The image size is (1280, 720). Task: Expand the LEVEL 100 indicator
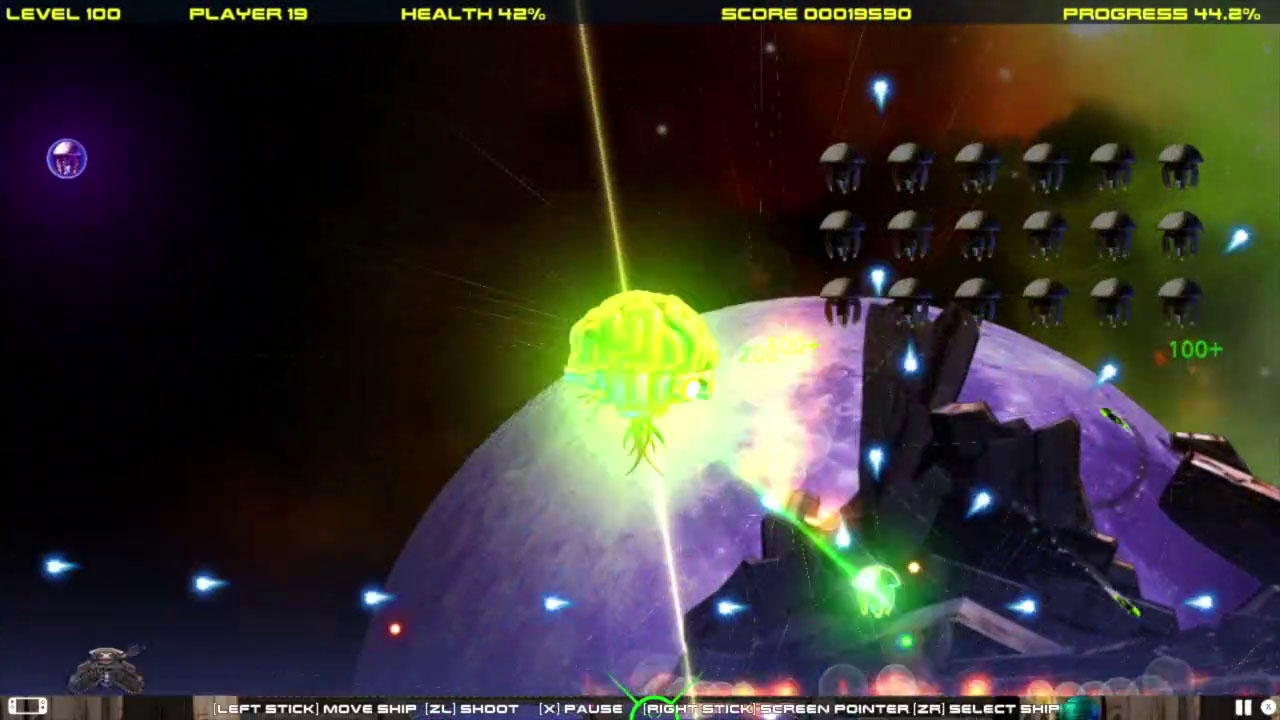(63, 13)
